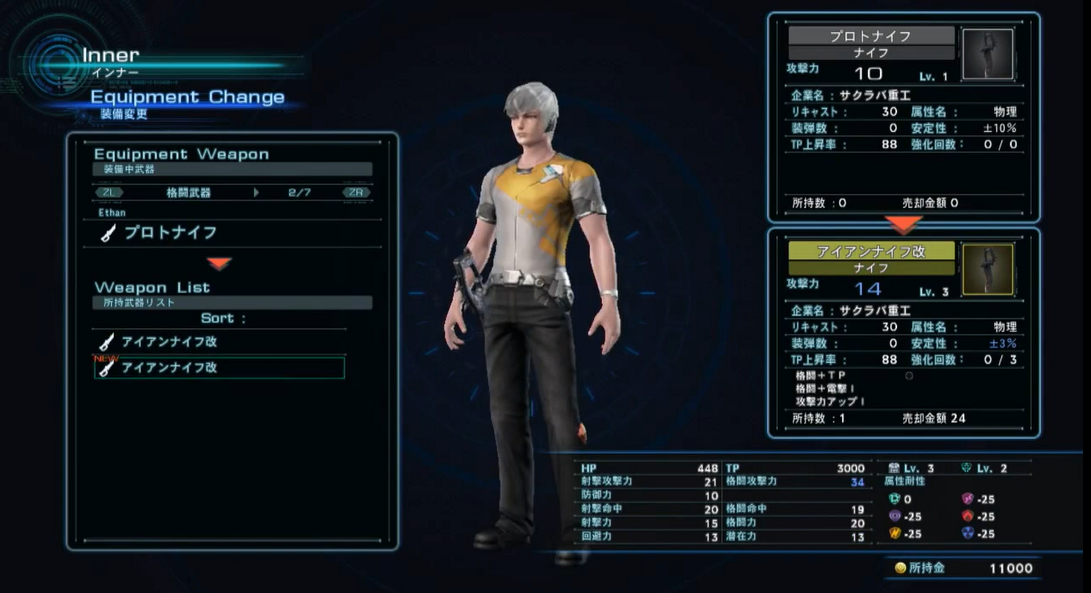View the アイアンナイフ改 weapon thumbnail

tap(986, 270)
